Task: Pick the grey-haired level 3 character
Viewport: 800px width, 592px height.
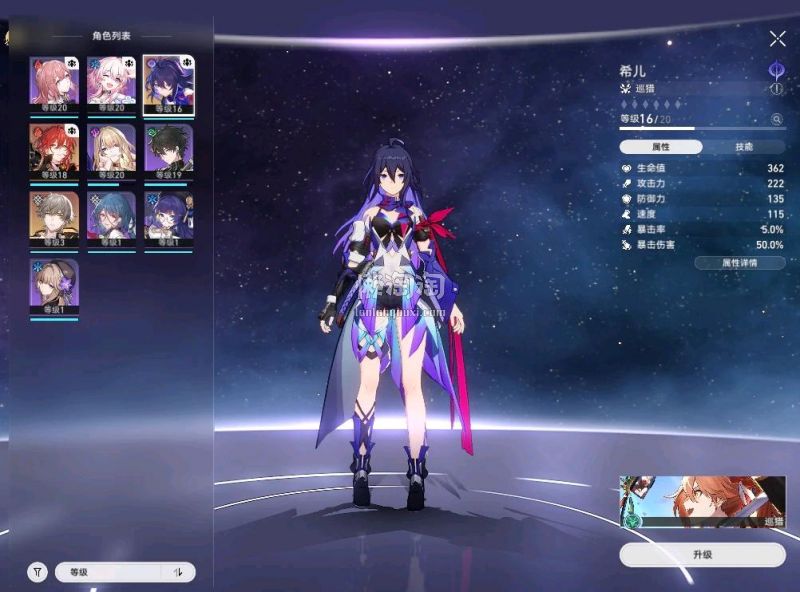Action: (x=54, y=219)
